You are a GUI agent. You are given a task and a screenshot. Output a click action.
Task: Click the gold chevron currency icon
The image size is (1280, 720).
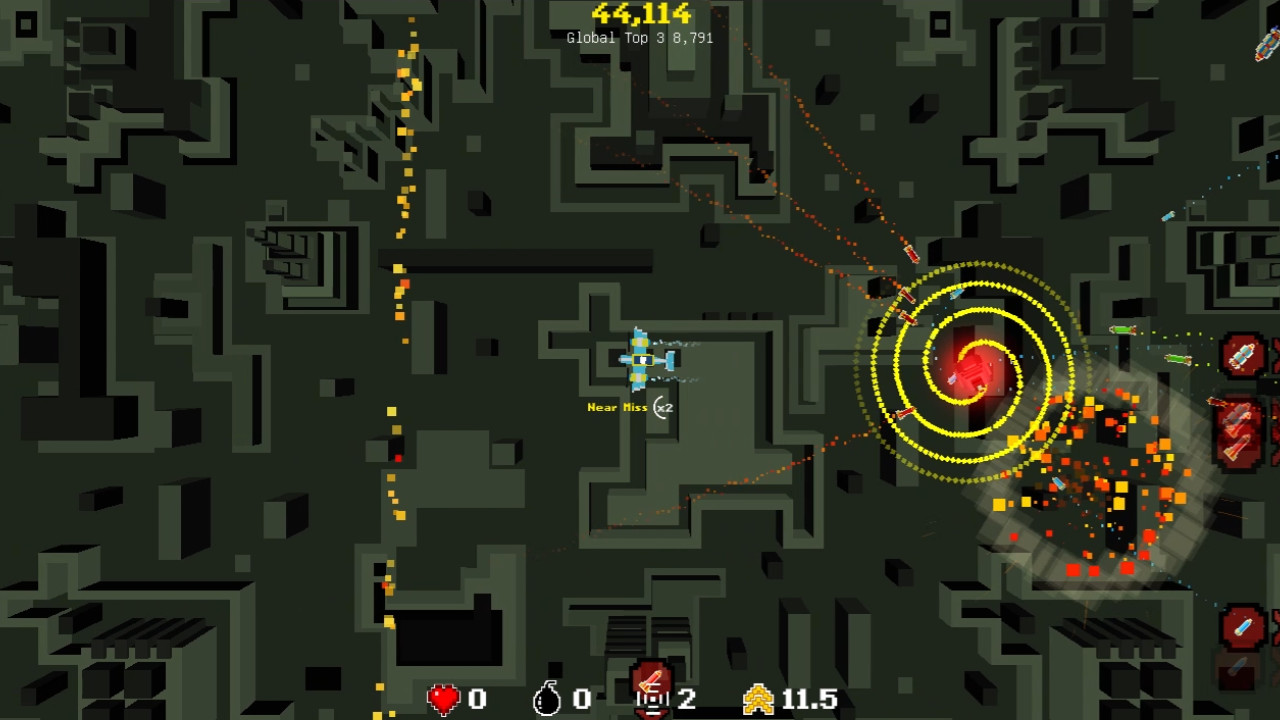[x=761, y=698]
